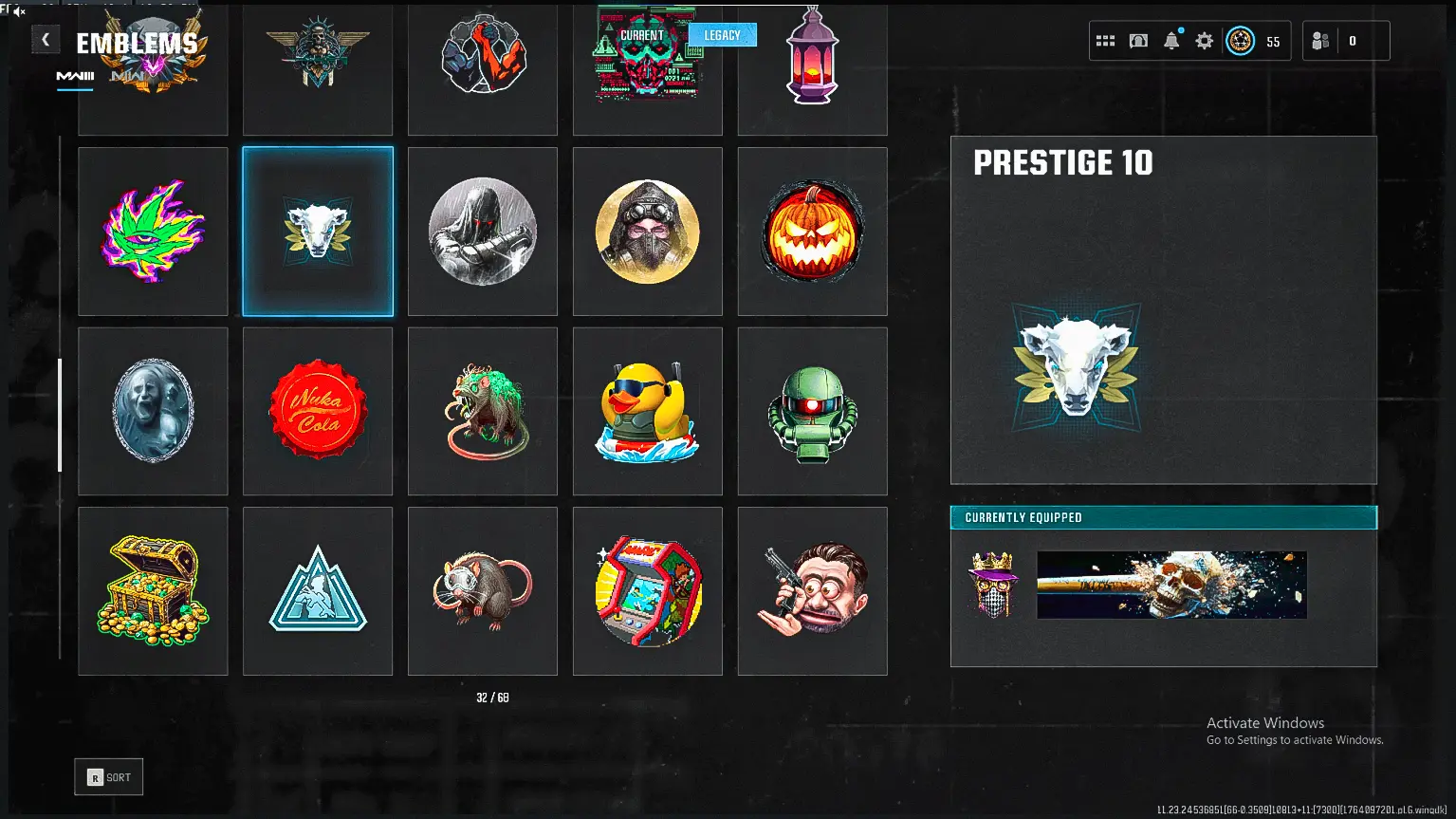Toggle the green mech helmet emblem selection

(x=811, y=411)
